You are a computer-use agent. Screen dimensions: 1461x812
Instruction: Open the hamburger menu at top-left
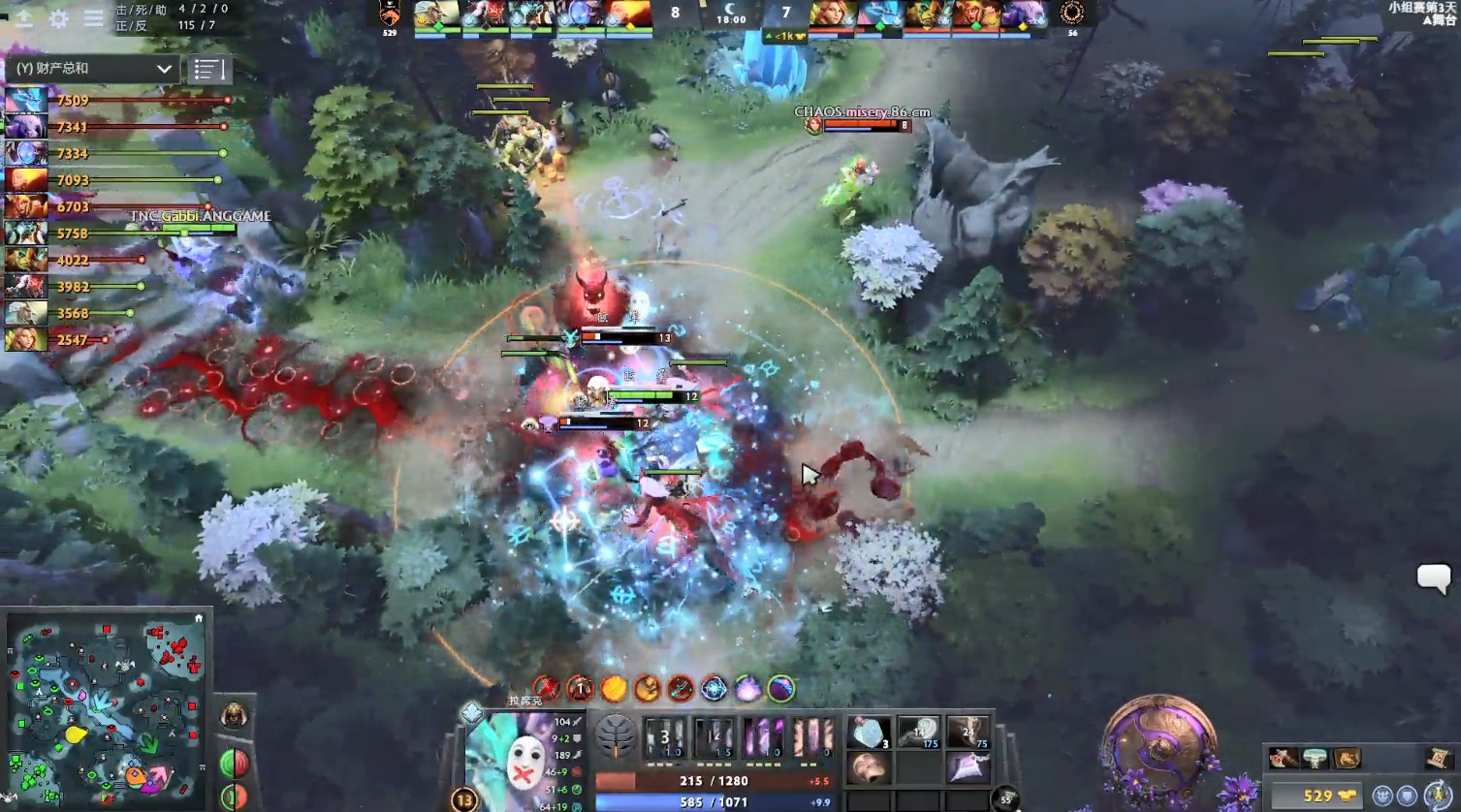tap(93, 18)
